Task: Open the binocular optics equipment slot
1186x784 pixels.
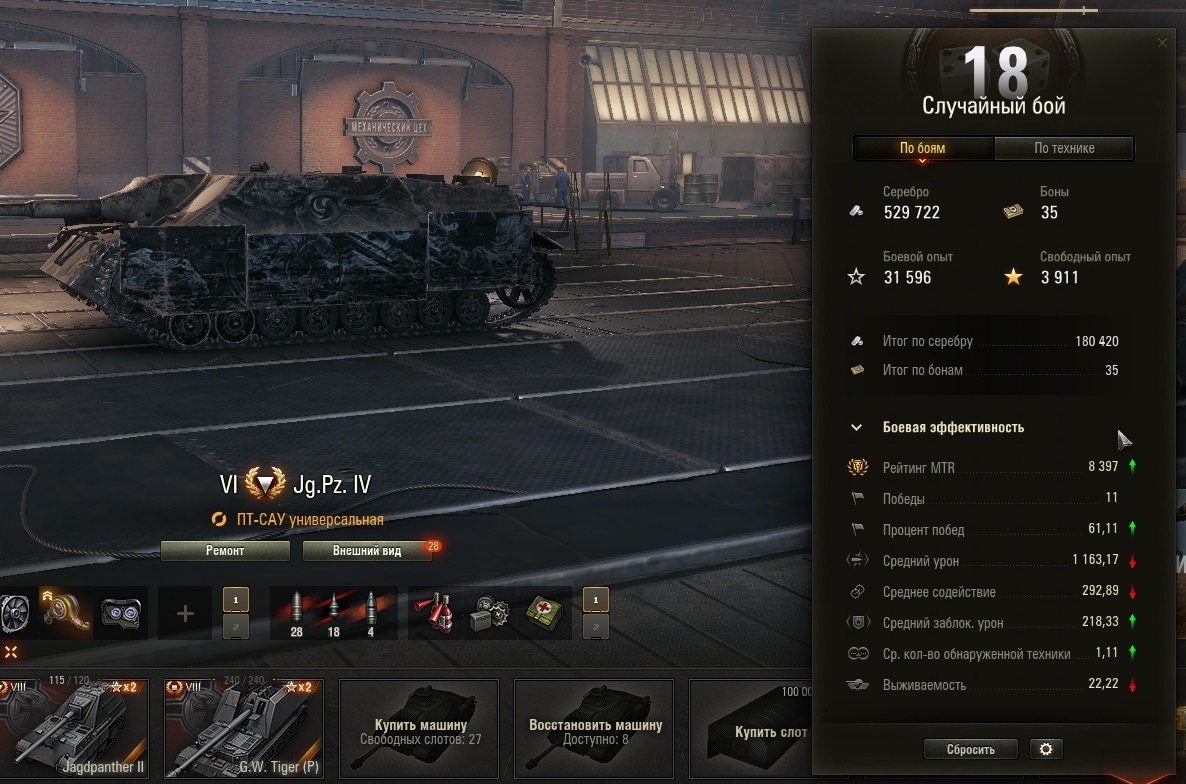Action: (x=122, y=613)
